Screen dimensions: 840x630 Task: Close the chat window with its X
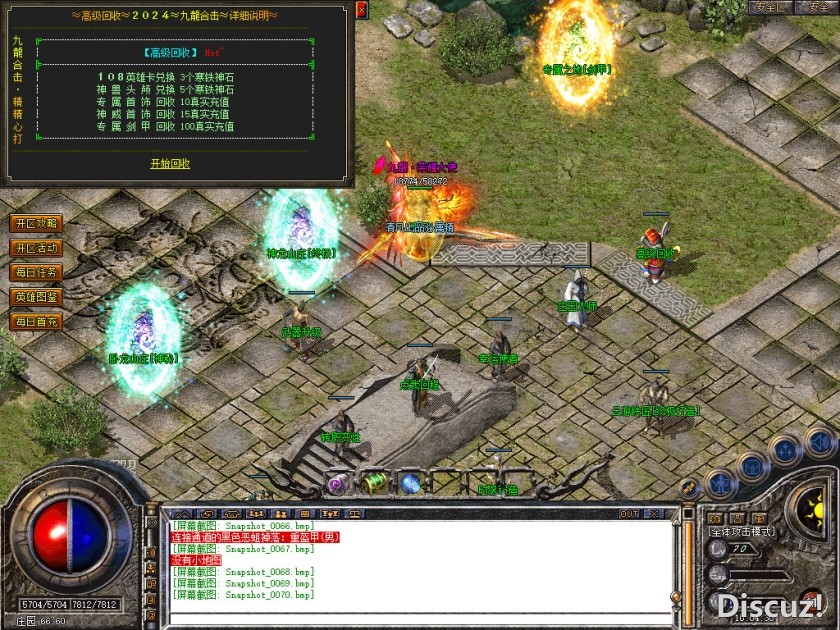pyautogui.click(x=654, y=514)
